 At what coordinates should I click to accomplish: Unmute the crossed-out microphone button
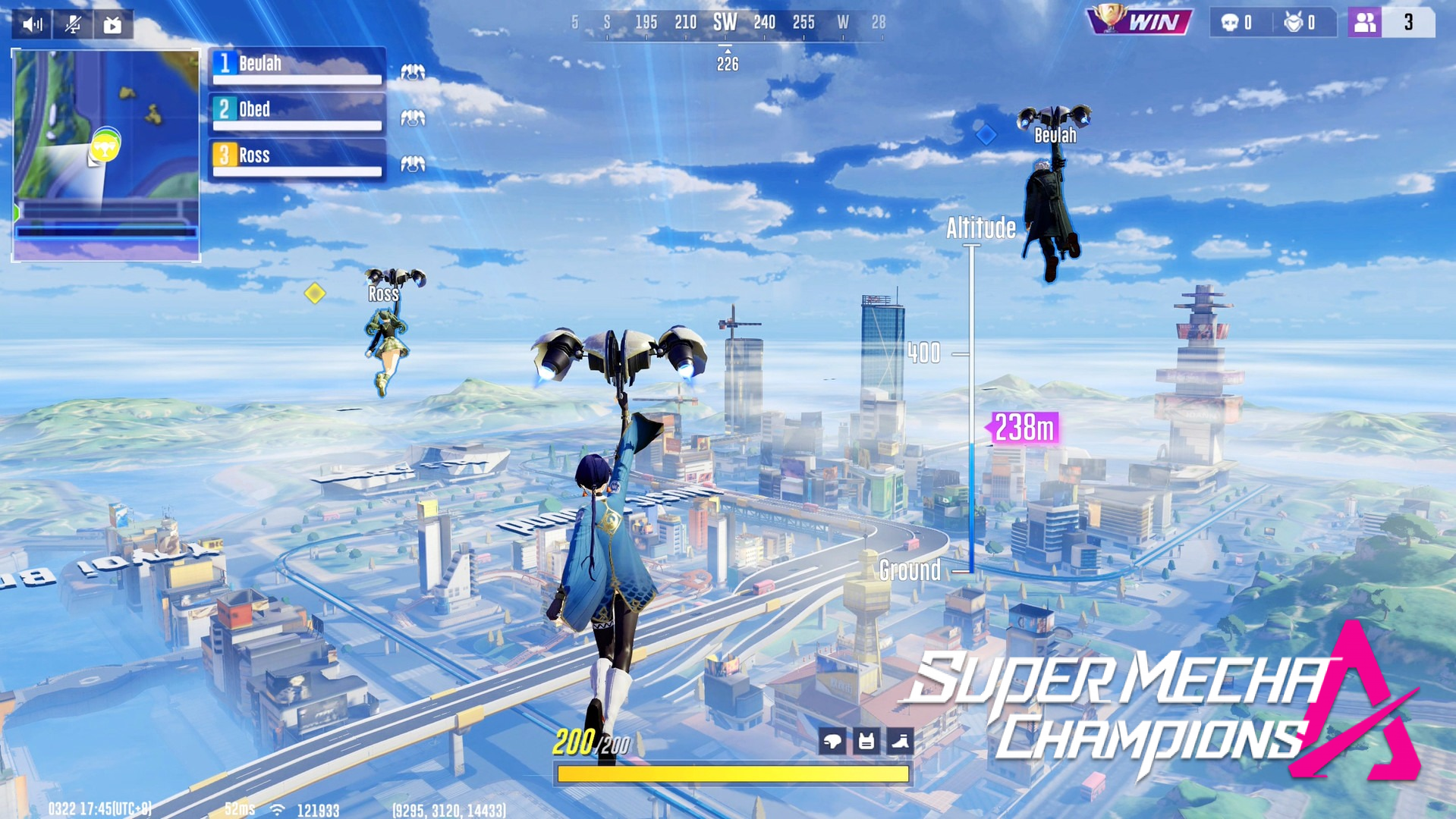pos(73,25)
